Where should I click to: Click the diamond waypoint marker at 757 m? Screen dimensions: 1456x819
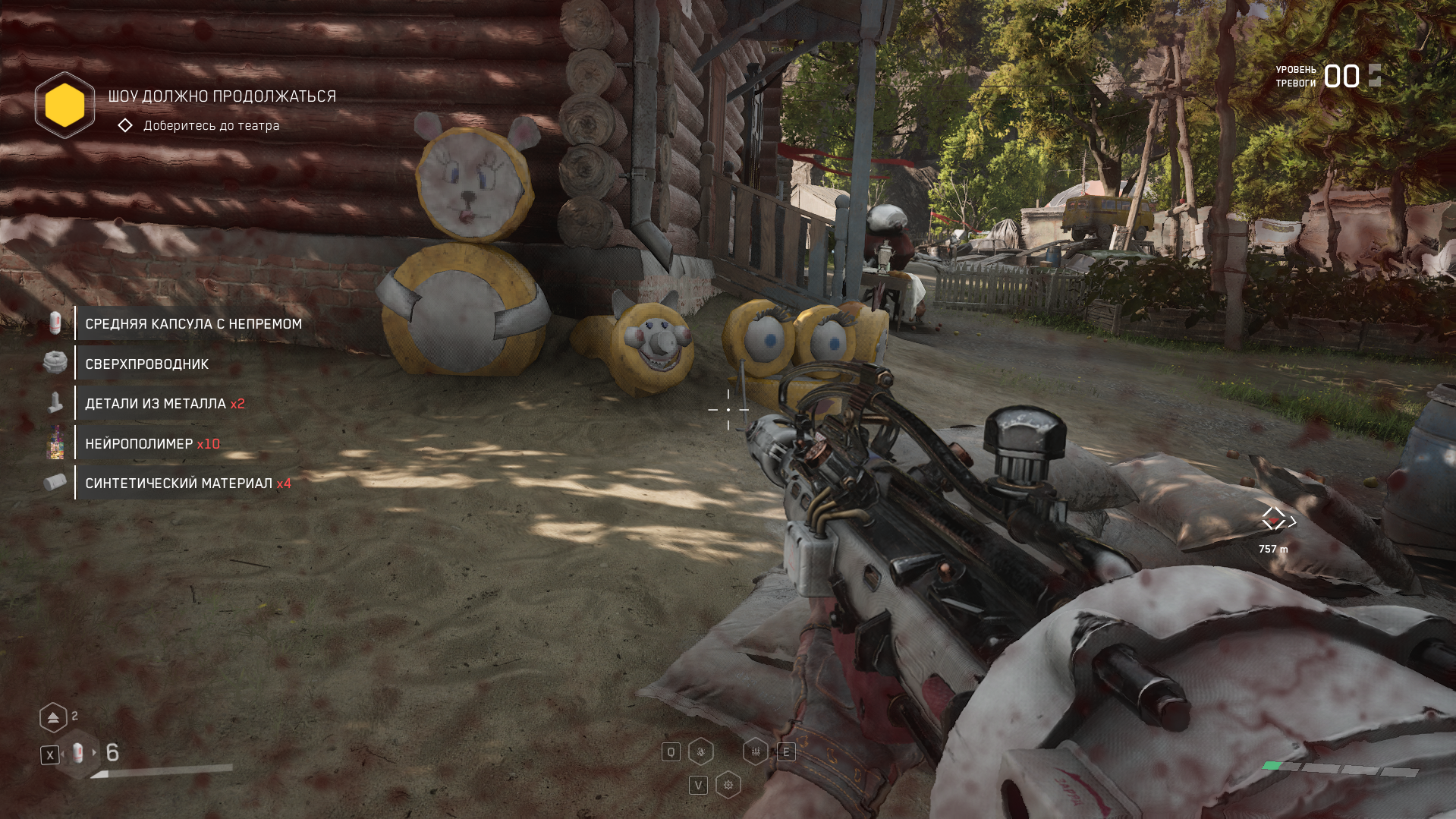(1274, 519)
